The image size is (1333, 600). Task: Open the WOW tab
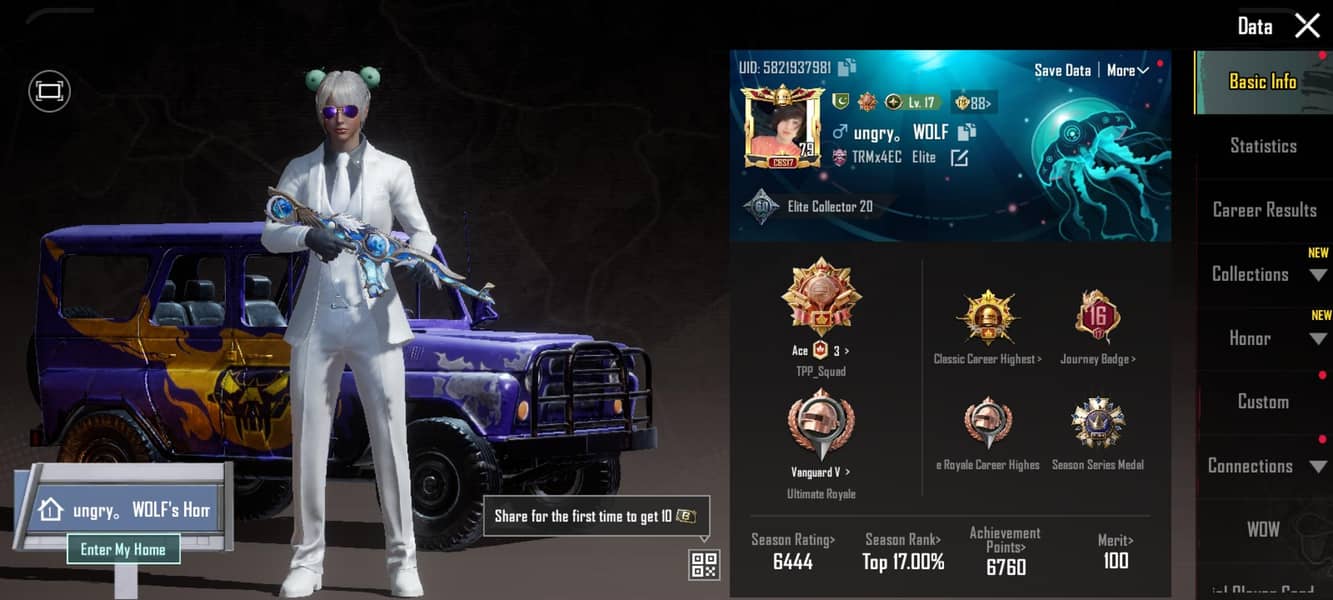click(1263, 530)
